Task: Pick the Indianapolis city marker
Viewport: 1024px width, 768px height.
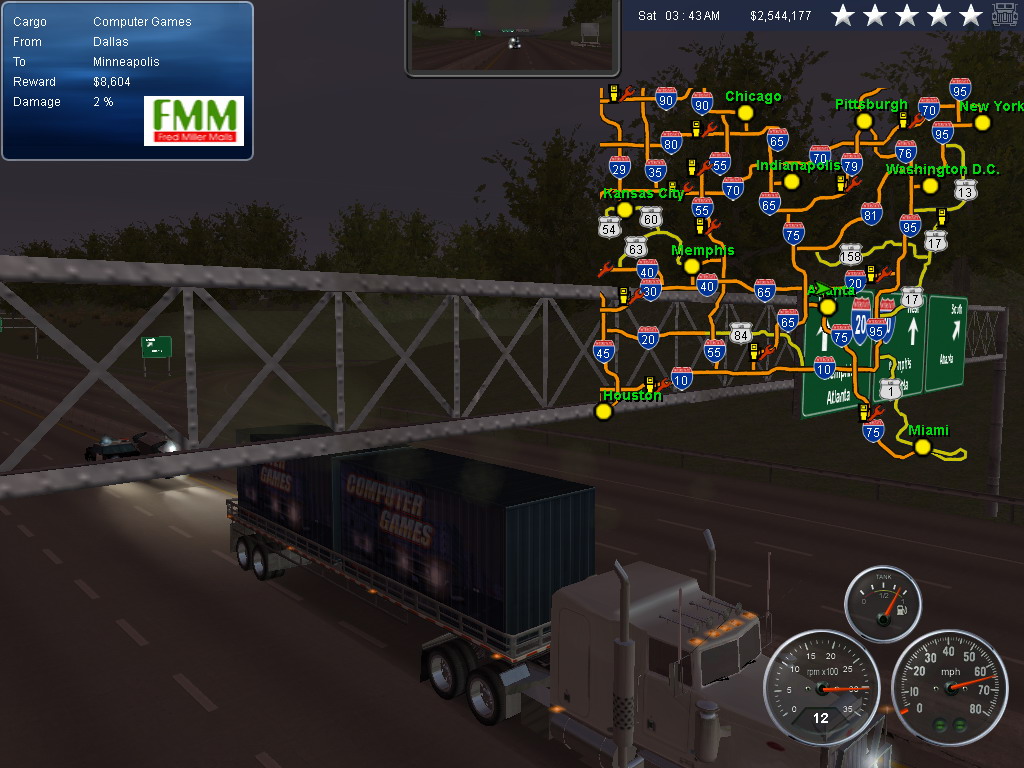Action: click(792, 182)
